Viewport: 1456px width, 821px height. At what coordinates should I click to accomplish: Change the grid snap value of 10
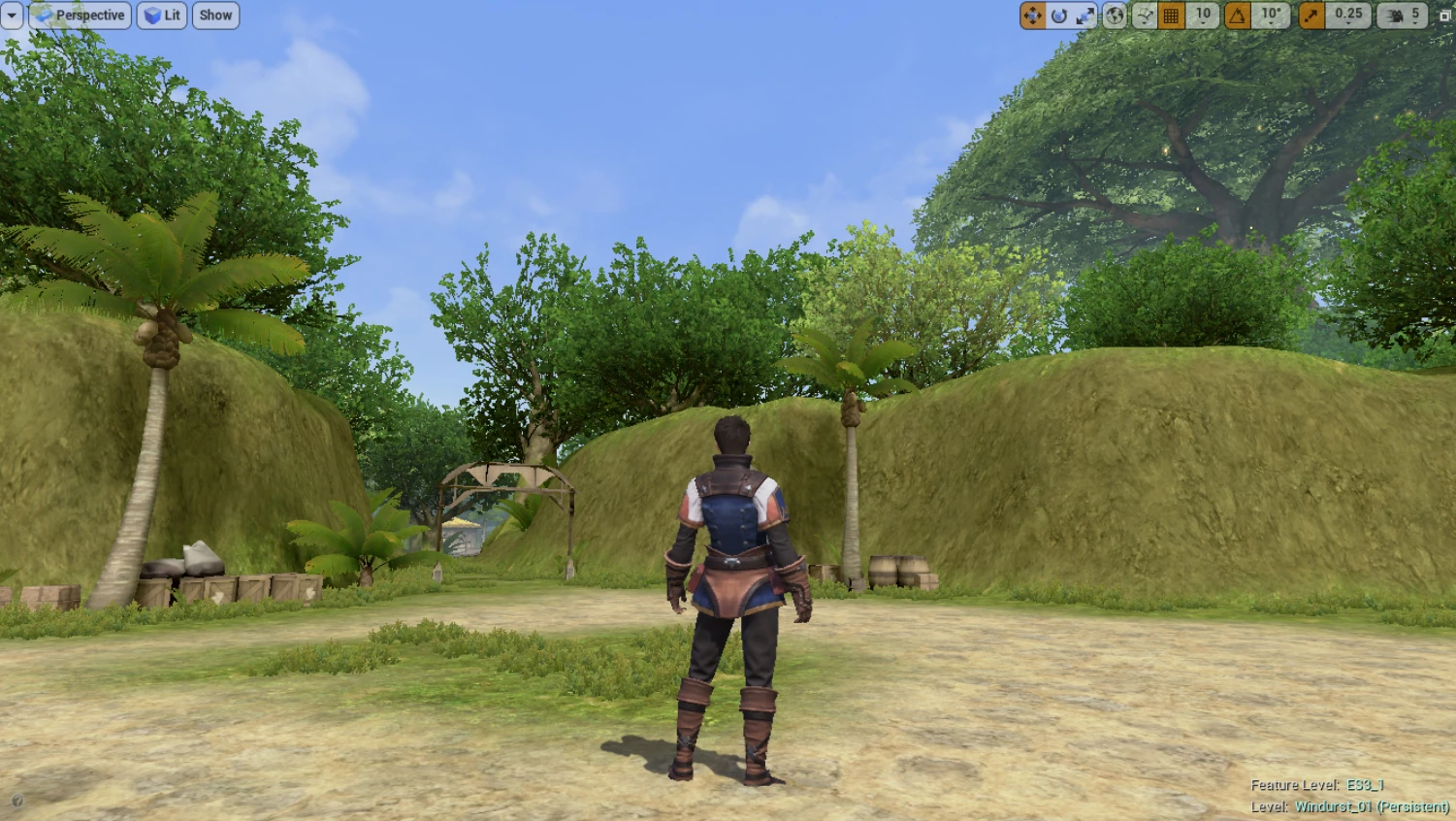1203,16
